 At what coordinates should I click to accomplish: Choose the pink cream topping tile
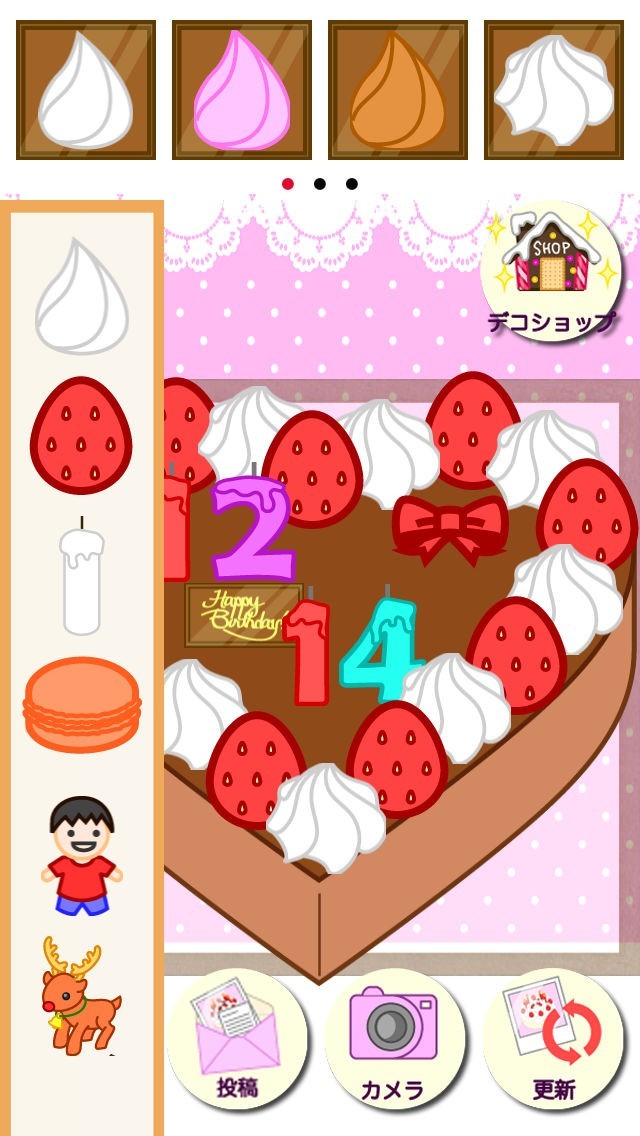click(x=242, y=90)
